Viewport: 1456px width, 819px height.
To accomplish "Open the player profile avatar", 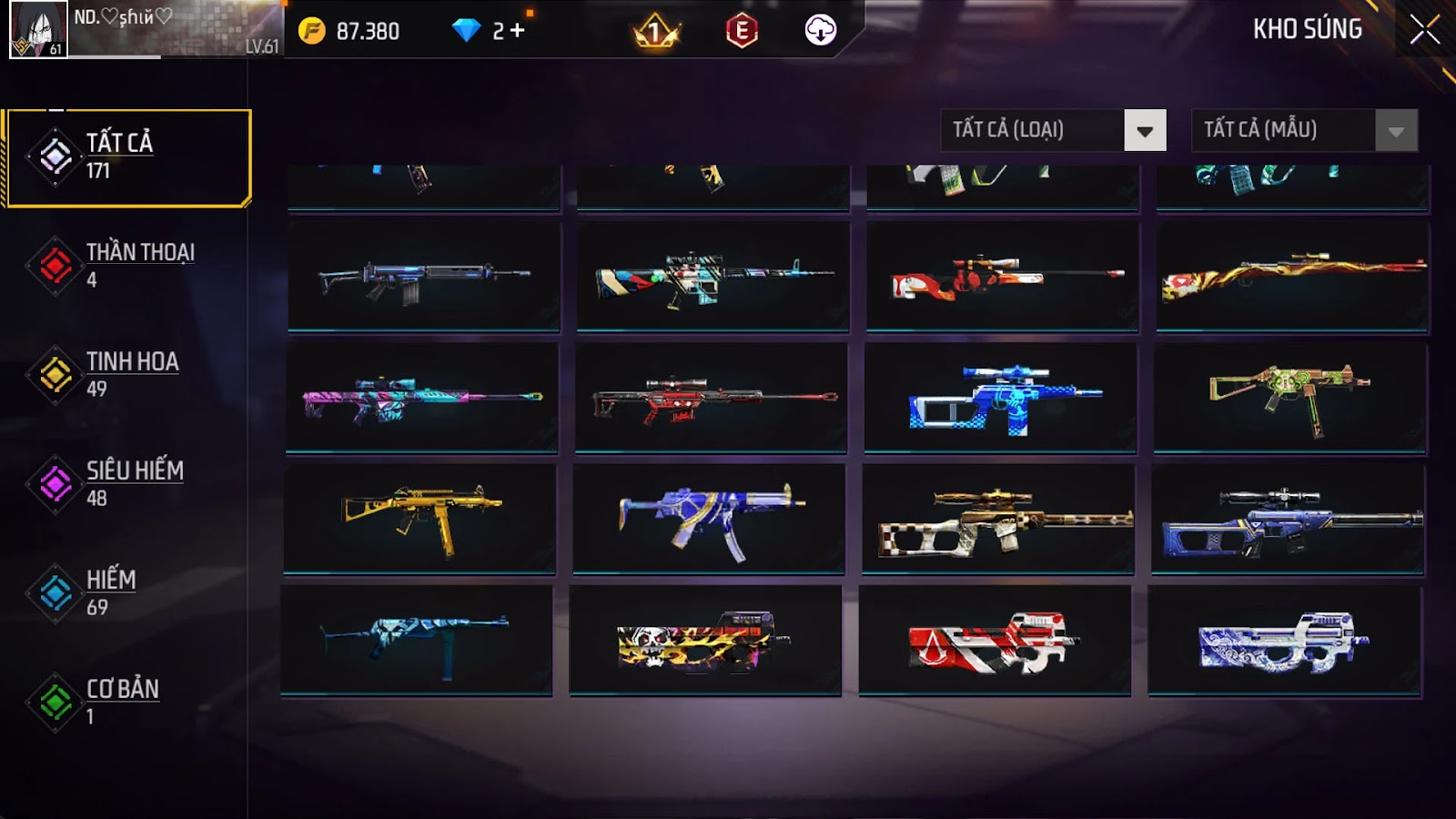I will pyautogui.click(x=38, y=29).
